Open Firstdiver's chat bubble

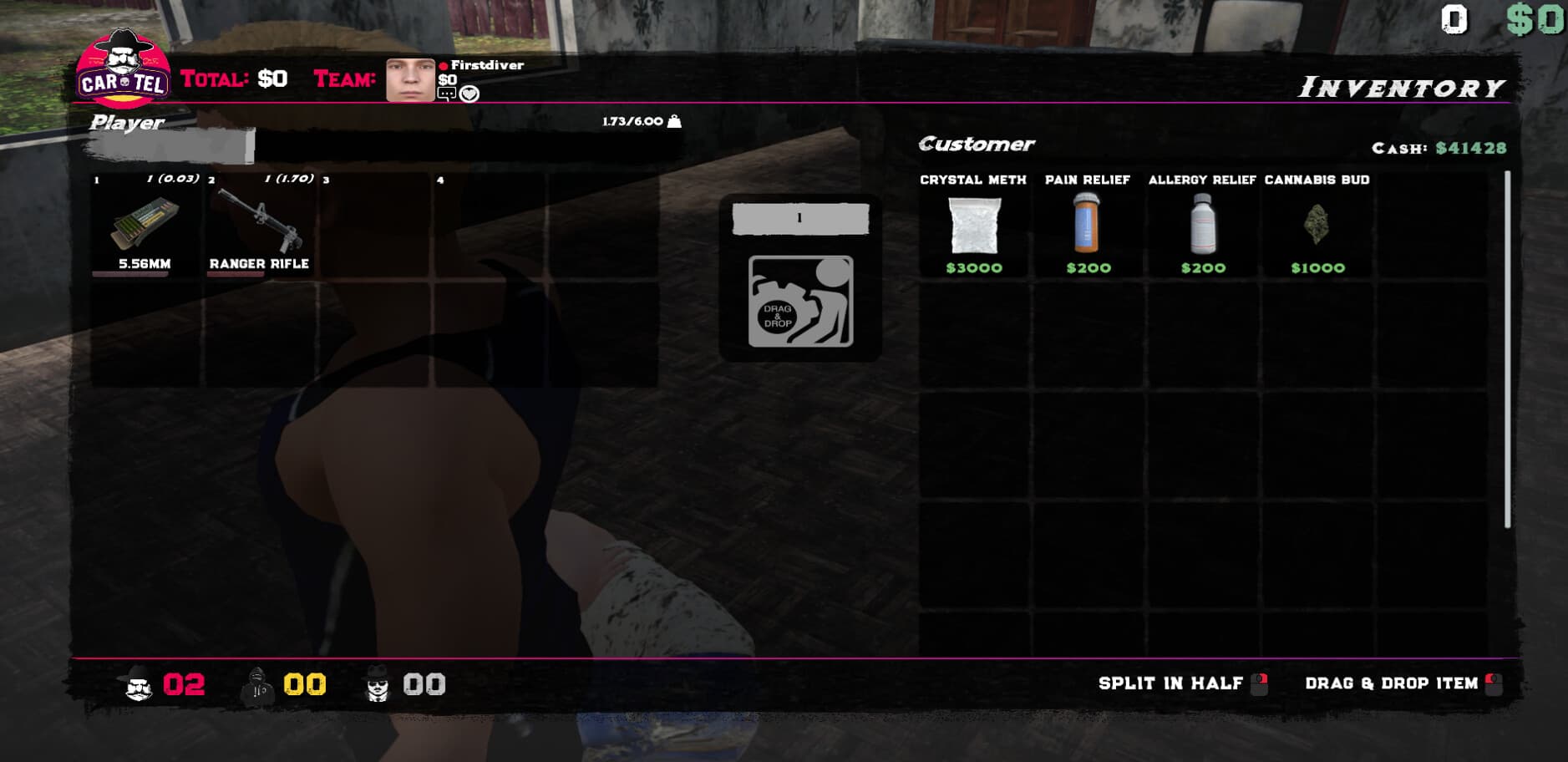(x=446, y=93)
